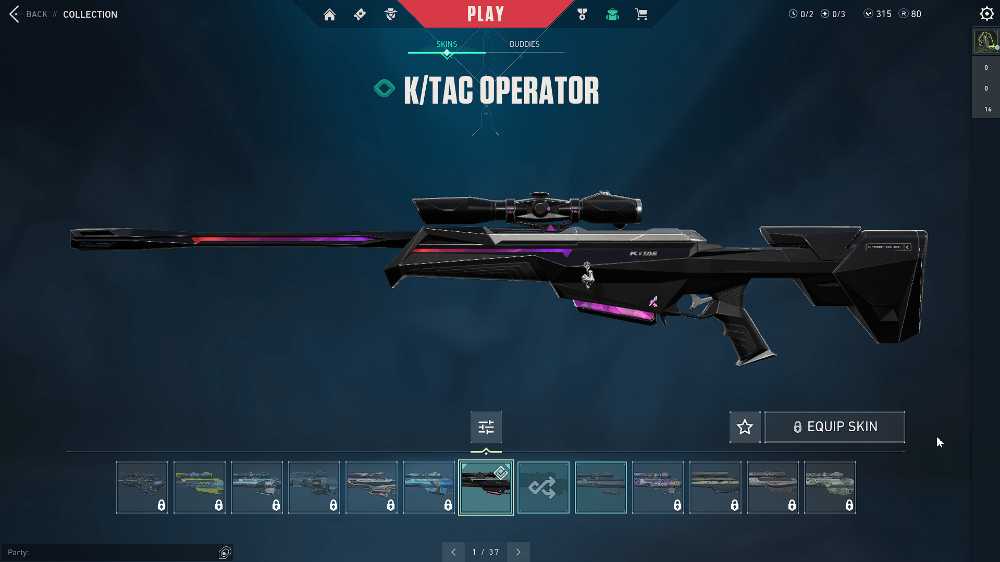Open the home icon in top navigation
Viewport: 1000px width, 562px height.
tap(329, 14)
